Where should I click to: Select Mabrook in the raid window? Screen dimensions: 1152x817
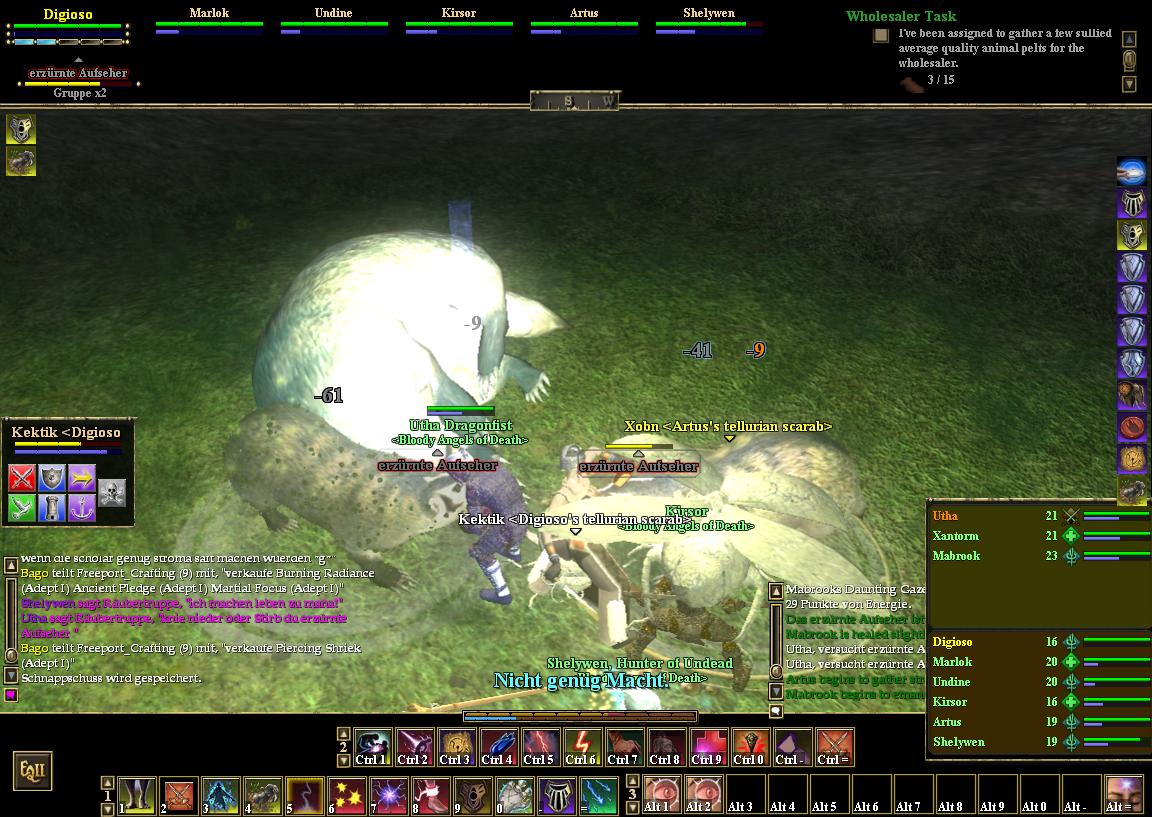[x=956, y=556]
